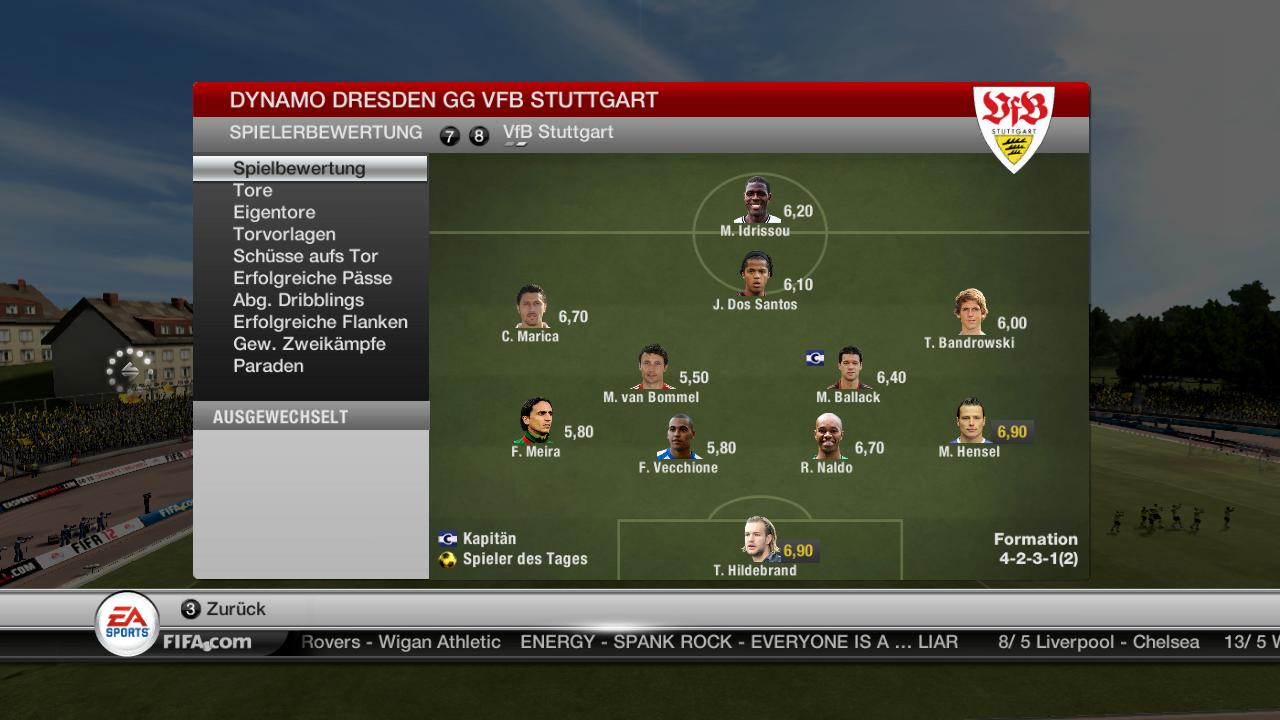The image size is (1280, 720).
Task: Choose Erfolgreiche Pässe in the list
Action: tap(312, 278)
